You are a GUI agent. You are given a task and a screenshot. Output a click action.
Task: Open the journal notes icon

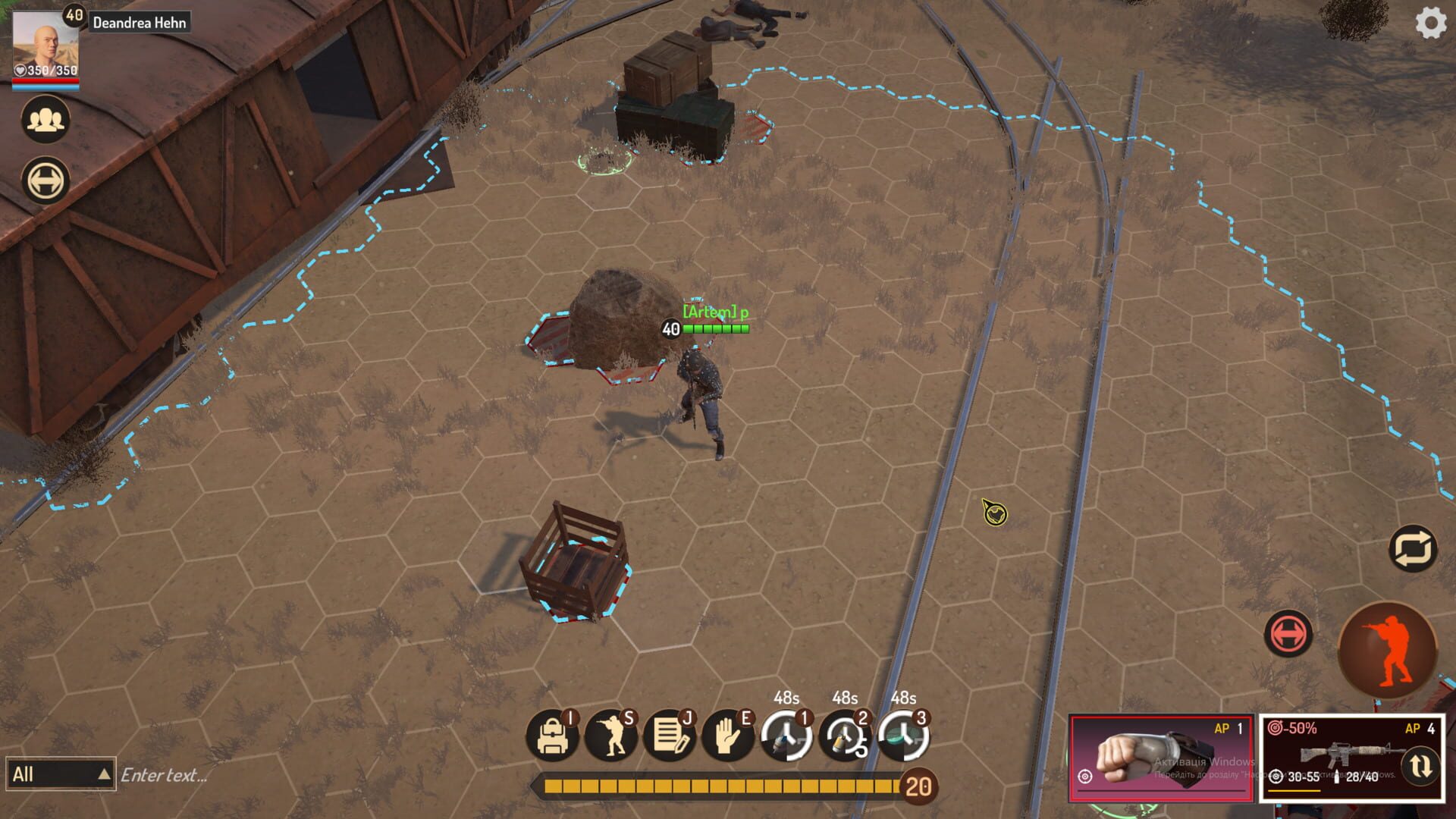(x=669, y=736)
